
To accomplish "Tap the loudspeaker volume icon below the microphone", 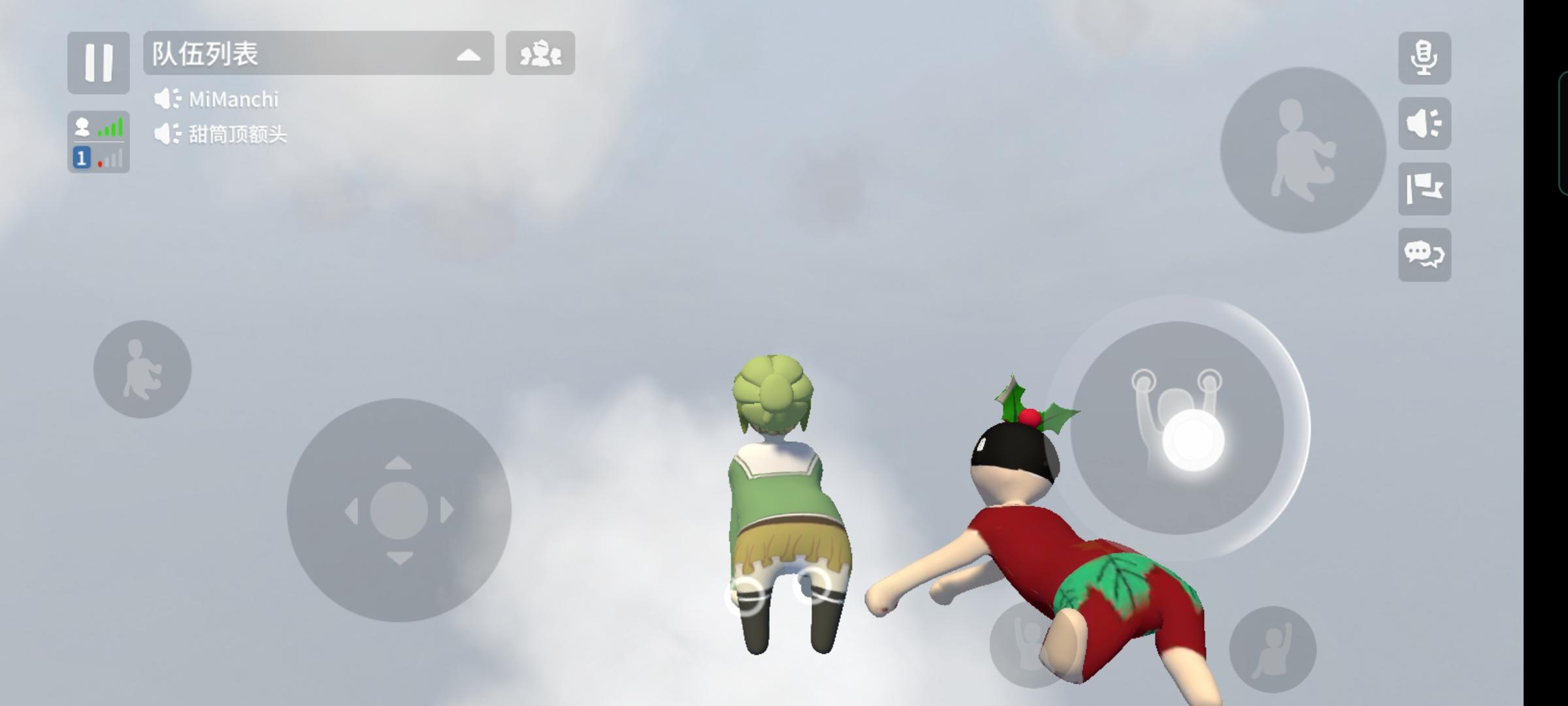I will pyautogui.click(x=1426, y=122).
